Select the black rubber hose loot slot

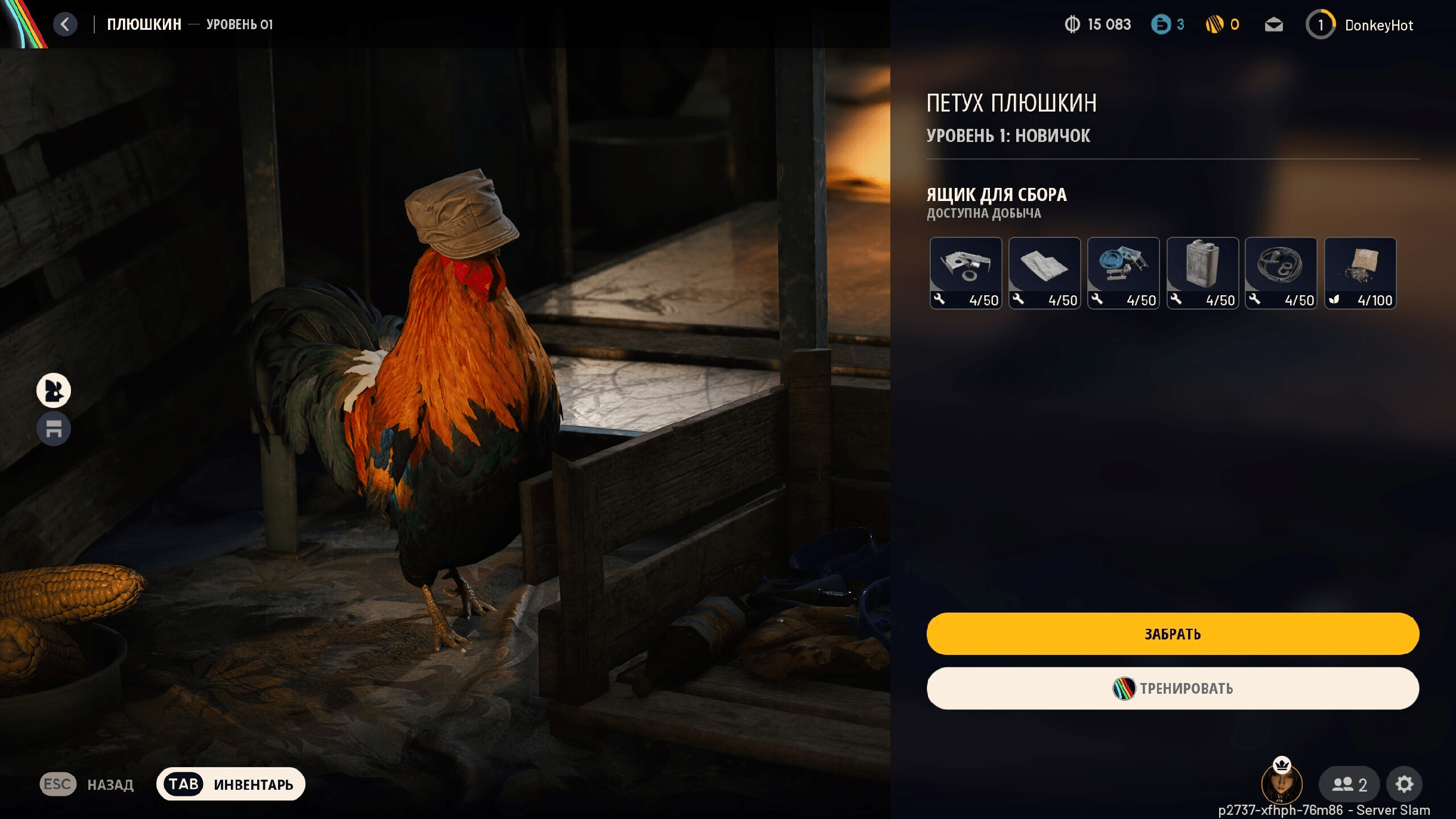(1281, 273)
